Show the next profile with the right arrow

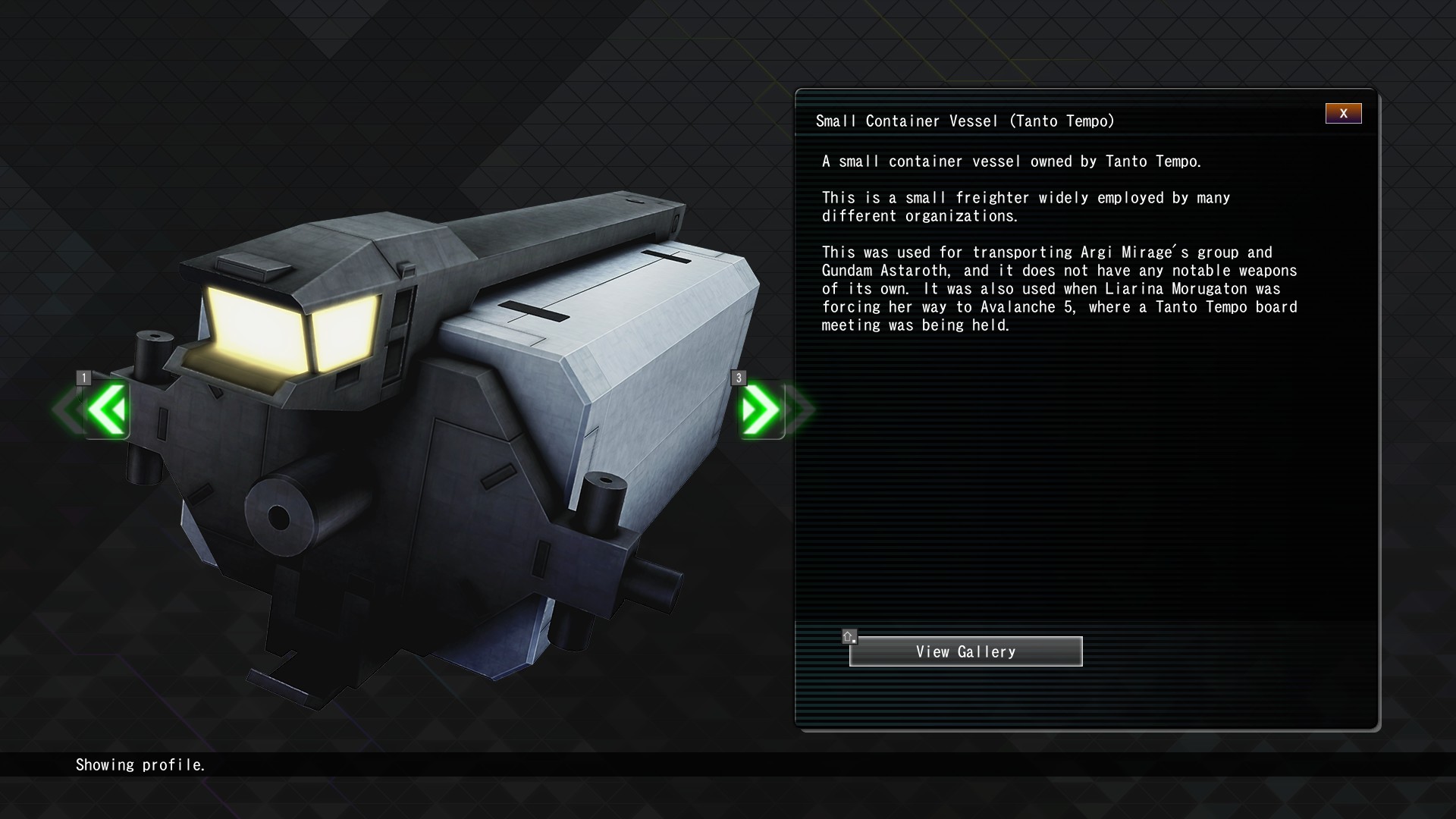tap(761, 409)
